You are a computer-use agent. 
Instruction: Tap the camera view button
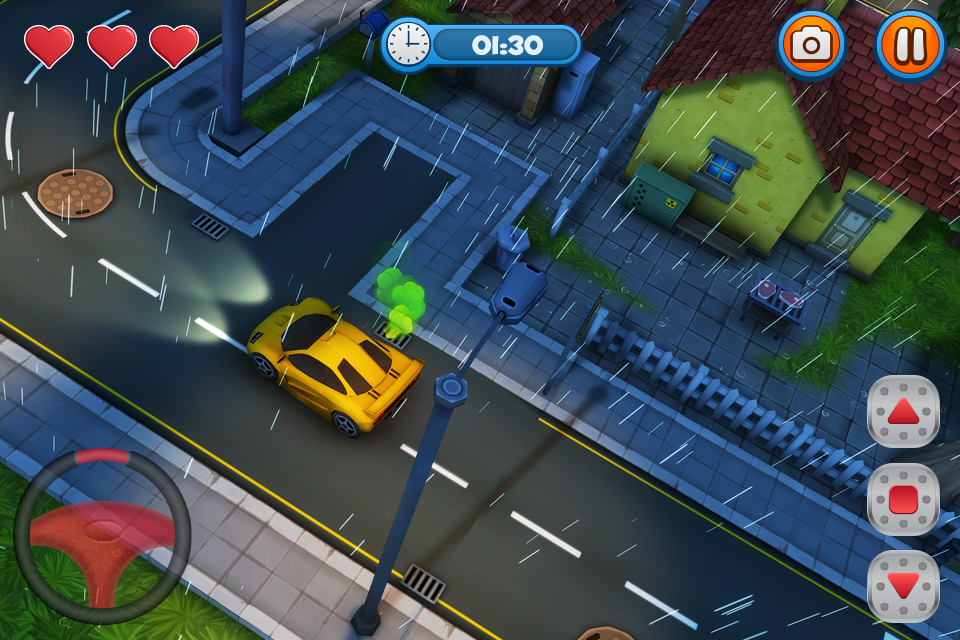tap(811, 44)
